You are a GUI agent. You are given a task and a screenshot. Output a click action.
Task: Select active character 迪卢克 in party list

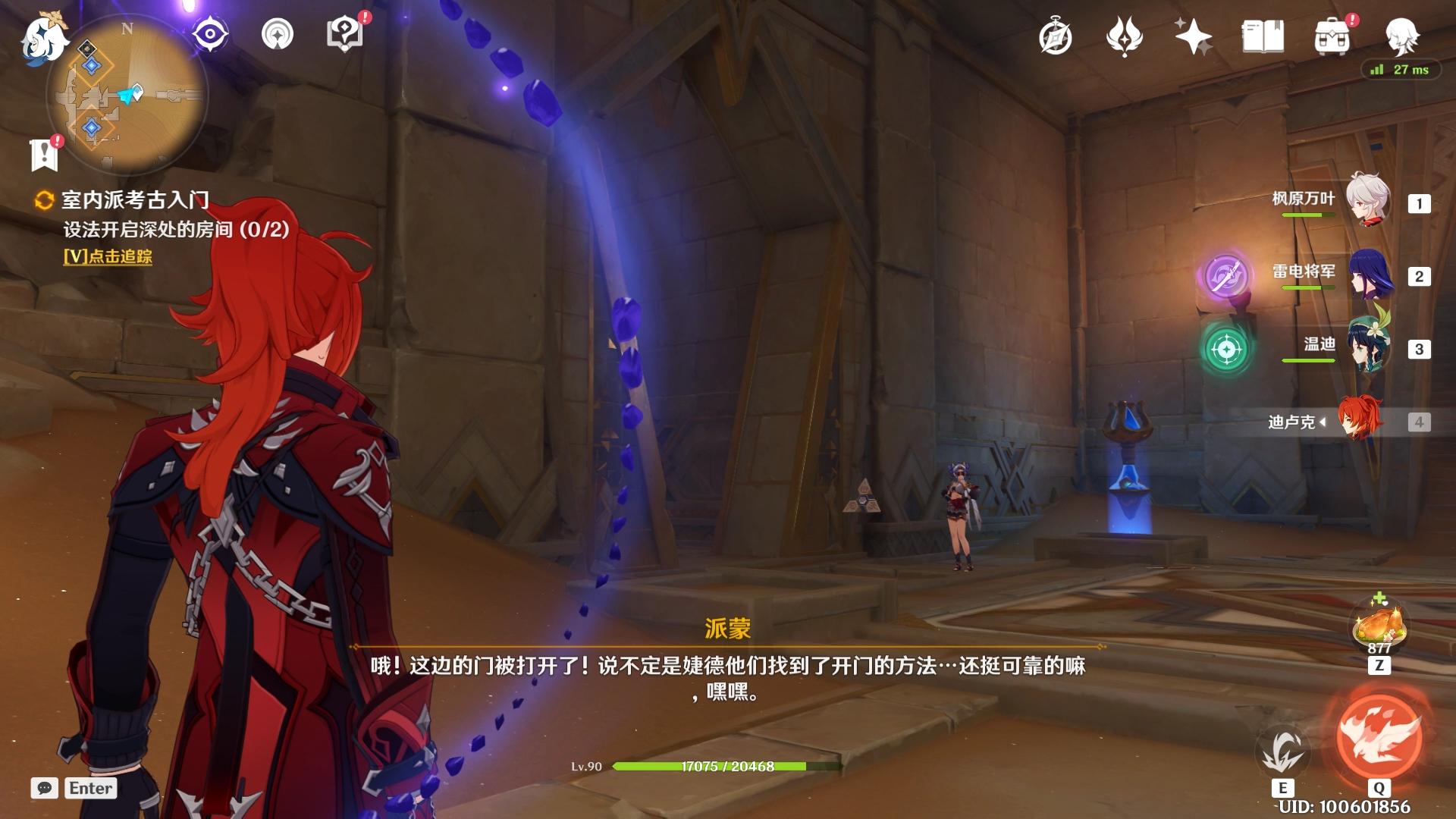coord(1360,420)
